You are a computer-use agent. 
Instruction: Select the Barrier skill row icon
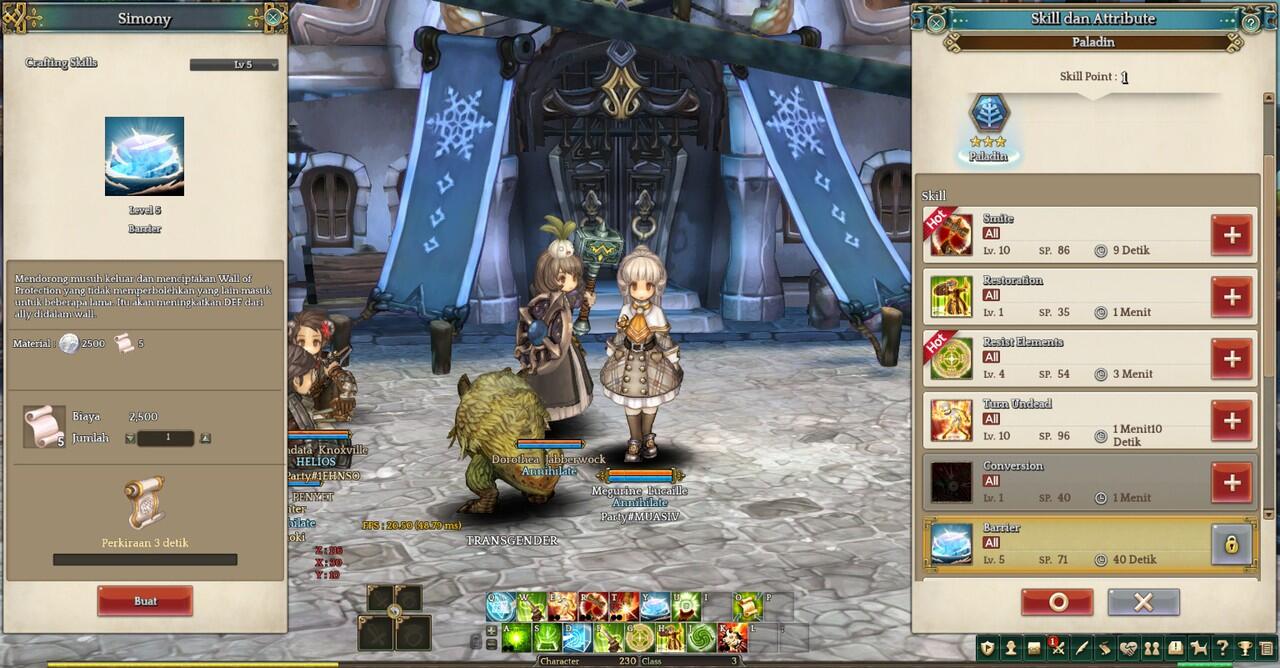pyautogui.click(x=951, y=544)
